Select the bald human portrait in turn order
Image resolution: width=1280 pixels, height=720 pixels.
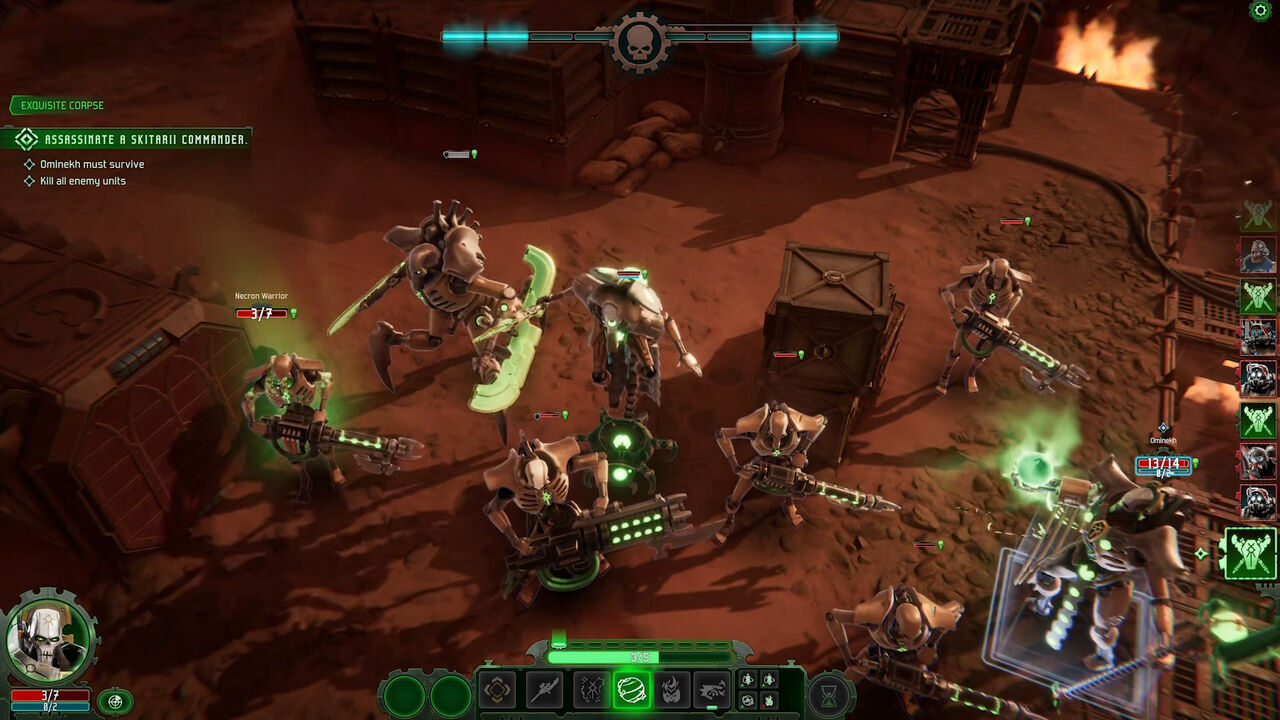pos(1257,256)
